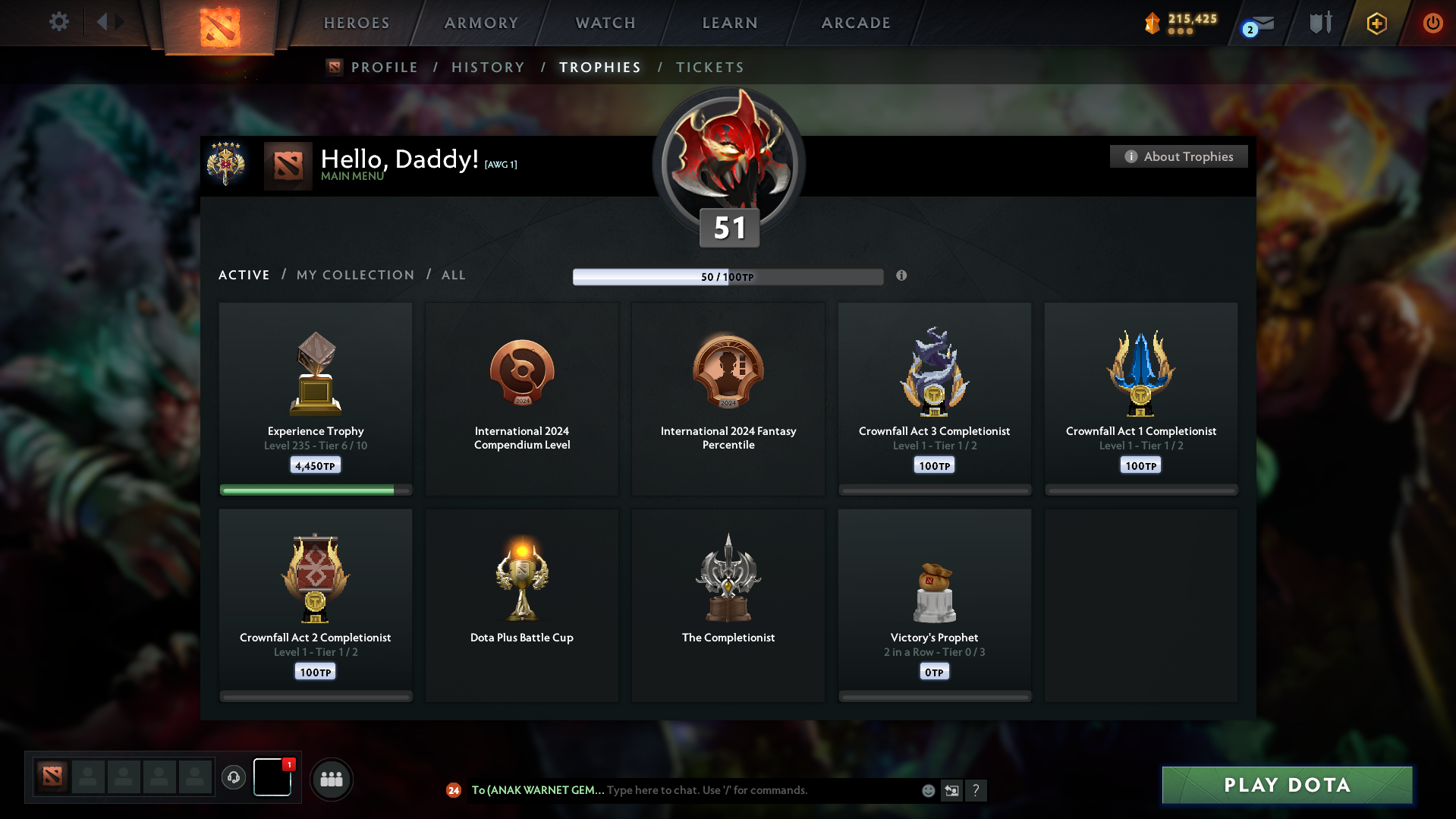Click the power button to exit Dota

click(1432, 23)
